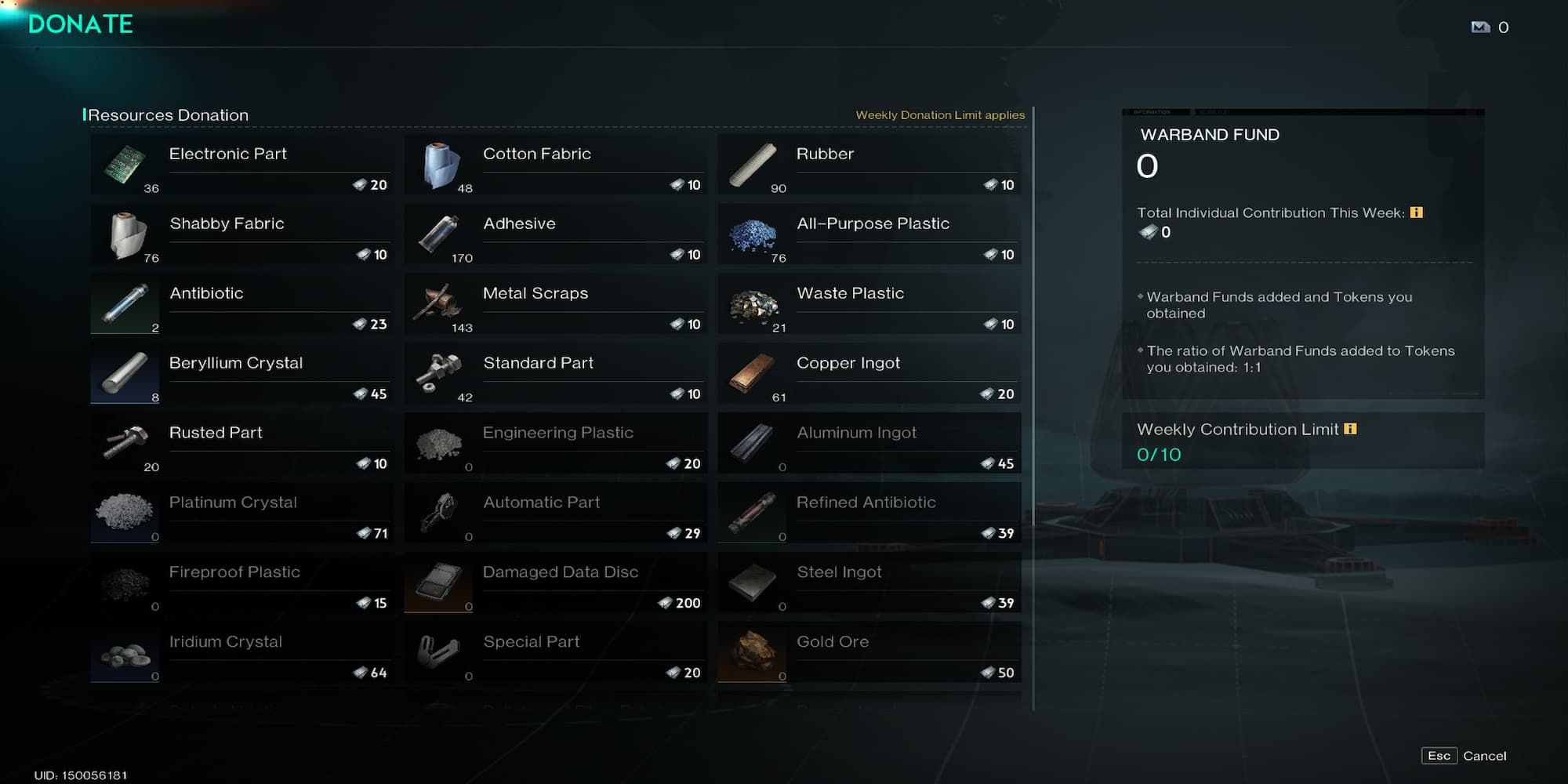
Task: Select the Rubber resource row
Action: [869, 165]
